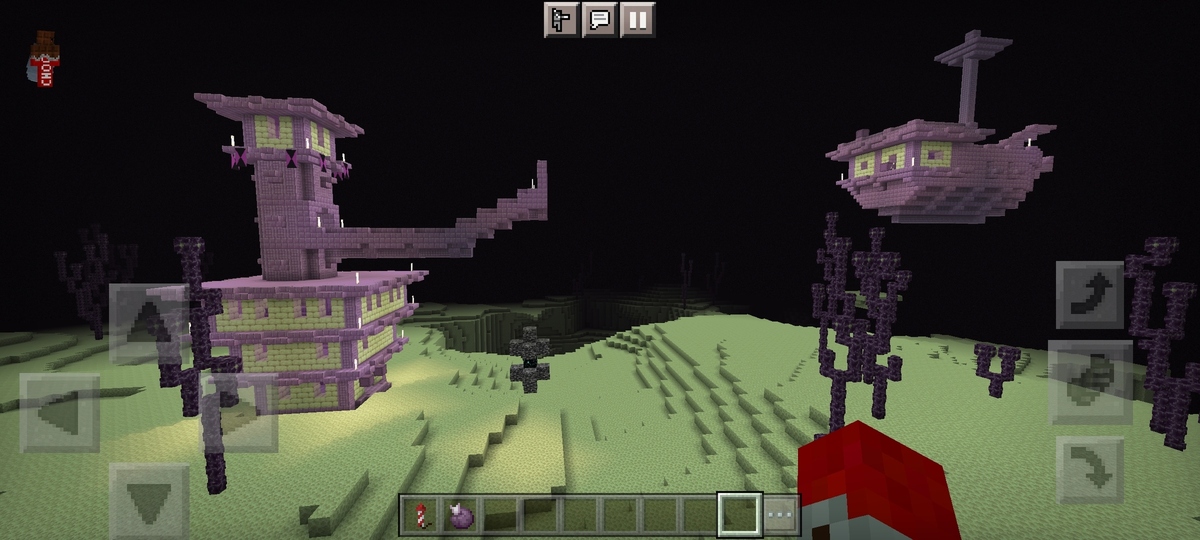This screenshot has height=540, width=1200.
Task: Tap the move right arrow
Action: point(238,412)
